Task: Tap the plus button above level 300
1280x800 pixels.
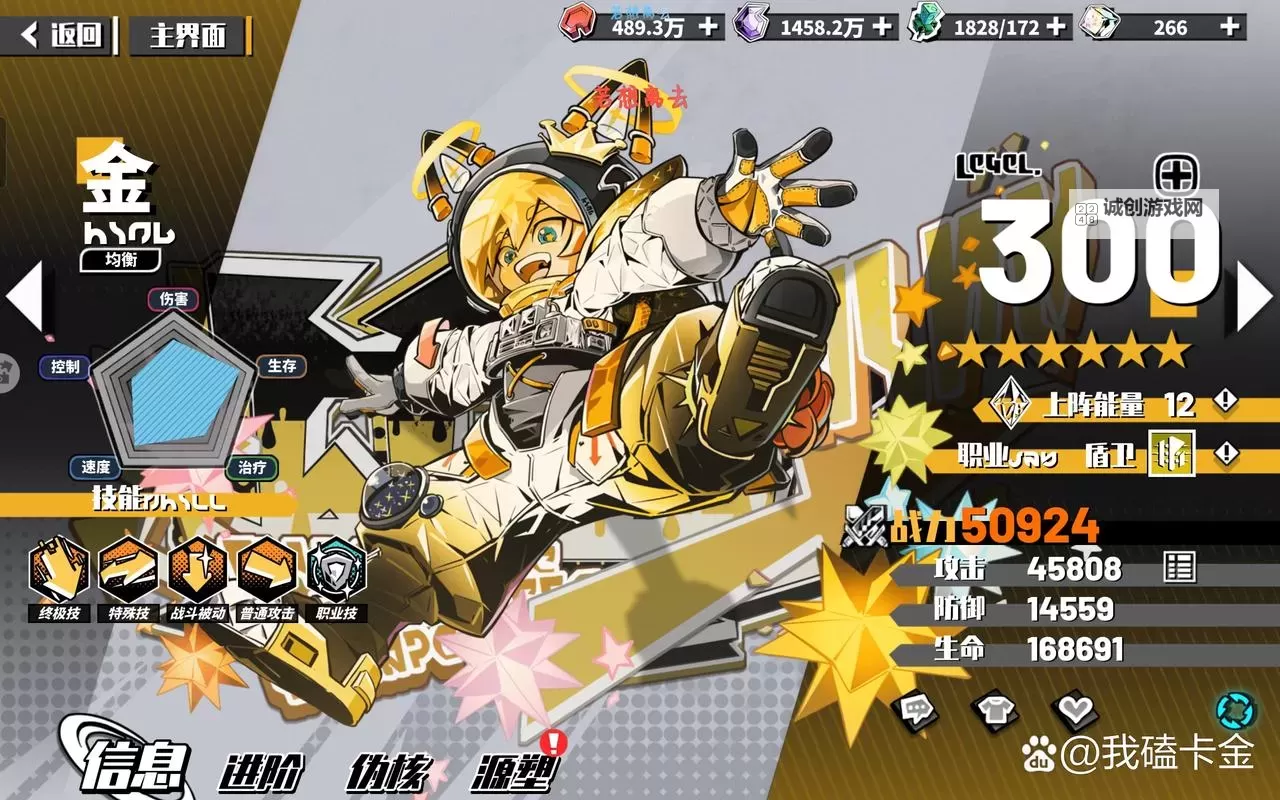Action: pos(1176,176)
